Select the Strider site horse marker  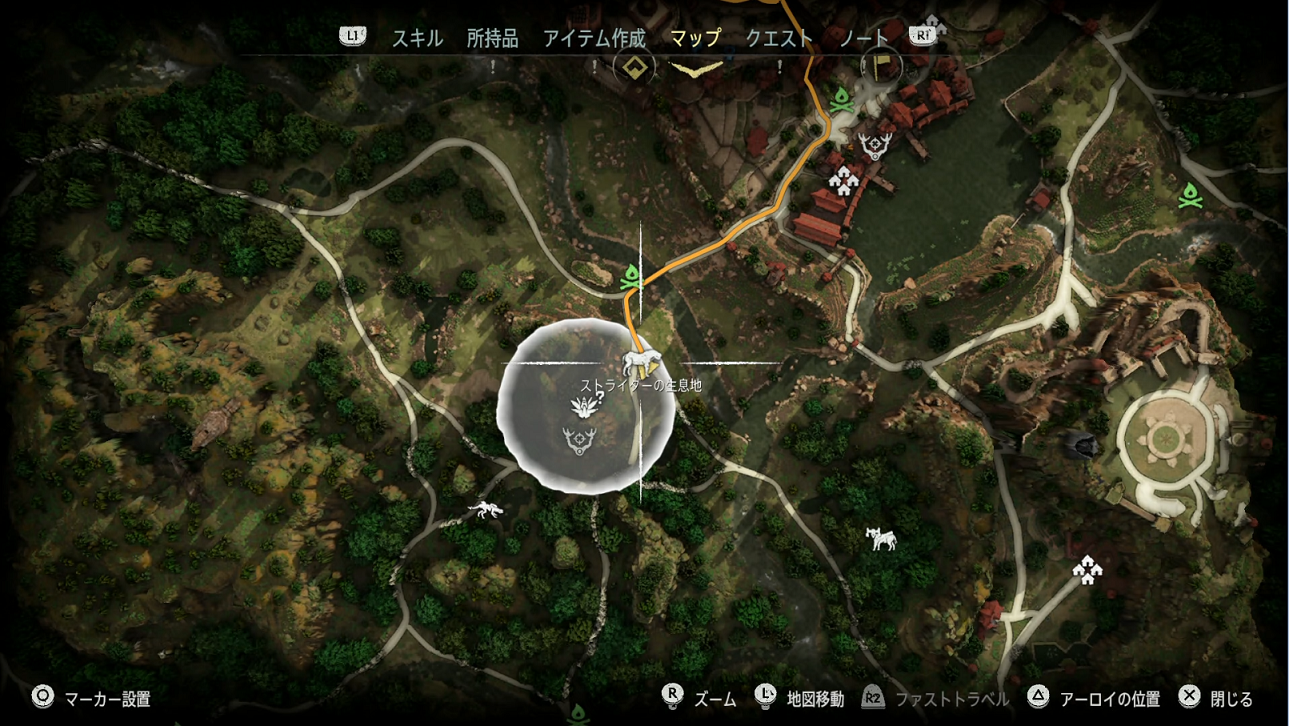639,361
